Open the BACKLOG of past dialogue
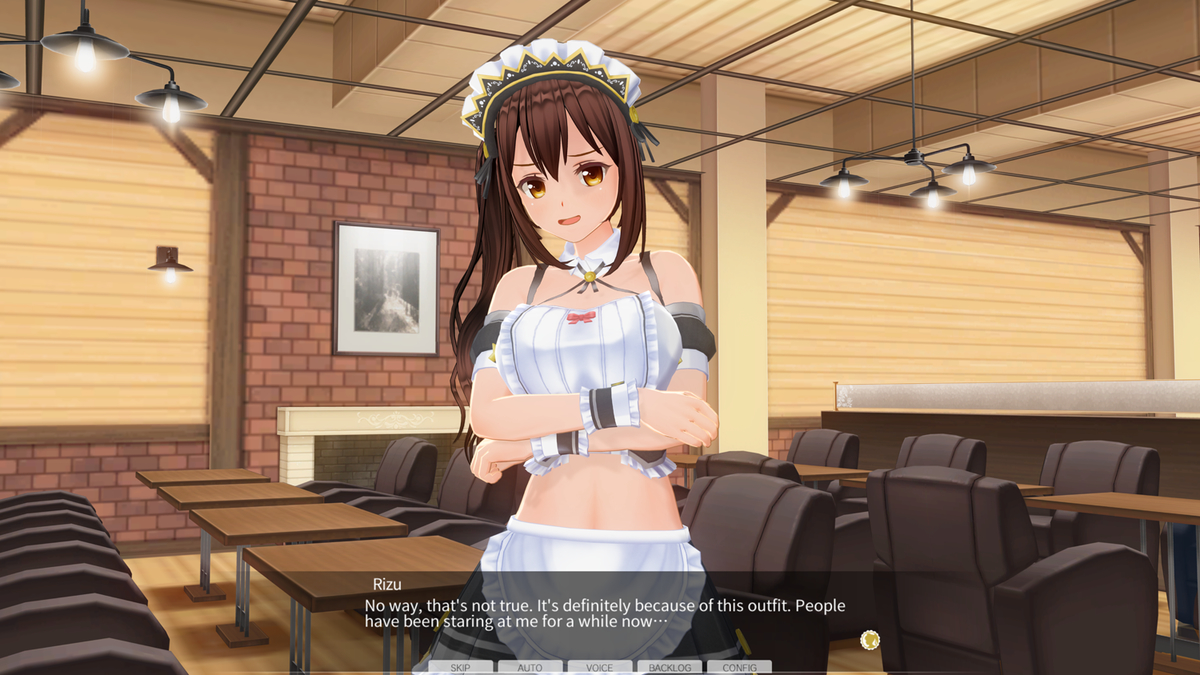Viewport: 1200px width, 675px height. [x=670, y=667]
